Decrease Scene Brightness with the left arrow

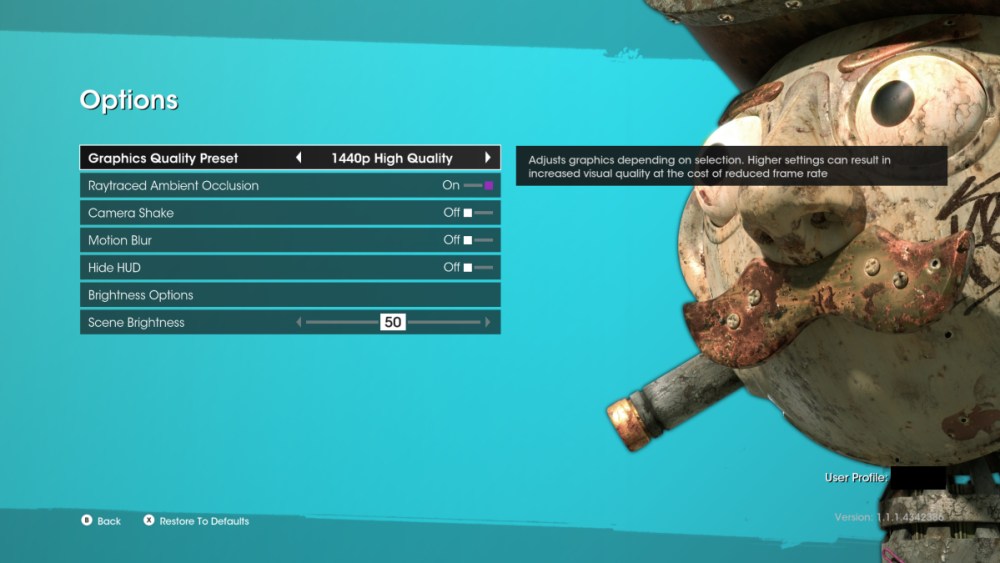tap(298, 322)
